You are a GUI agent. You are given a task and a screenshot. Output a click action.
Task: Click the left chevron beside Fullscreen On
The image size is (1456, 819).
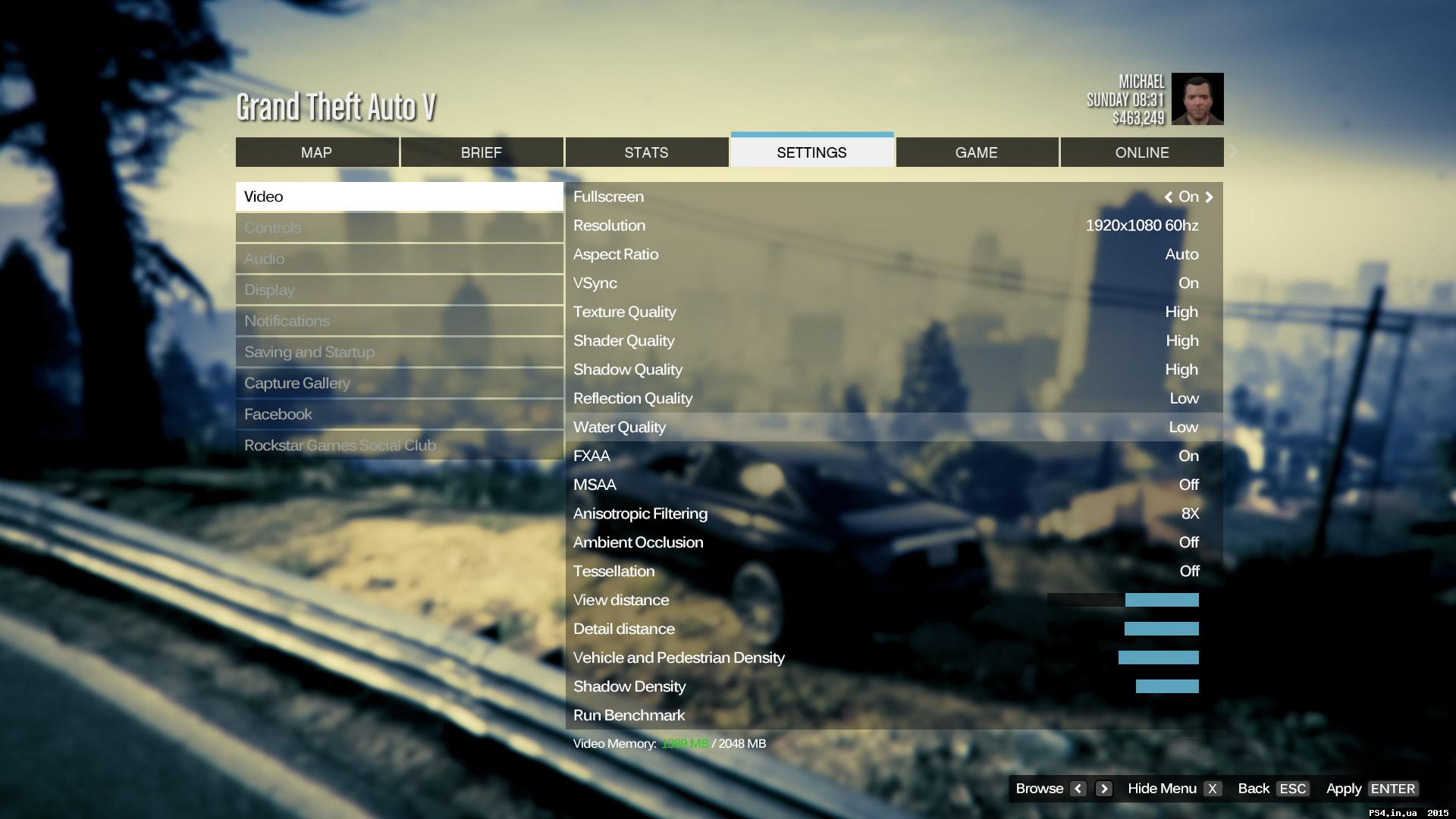pyautogui.click(x=1169, y=196)
